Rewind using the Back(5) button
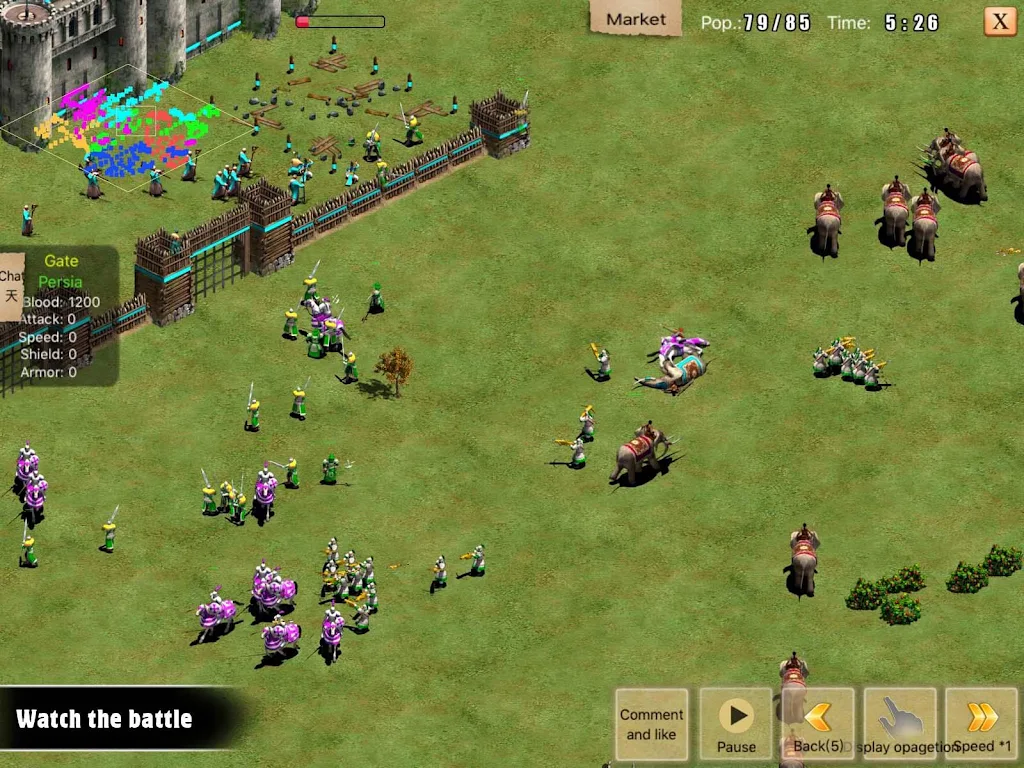Image resolution: width=1024 pixels, height=768 pixels. (x=819, y=724)
